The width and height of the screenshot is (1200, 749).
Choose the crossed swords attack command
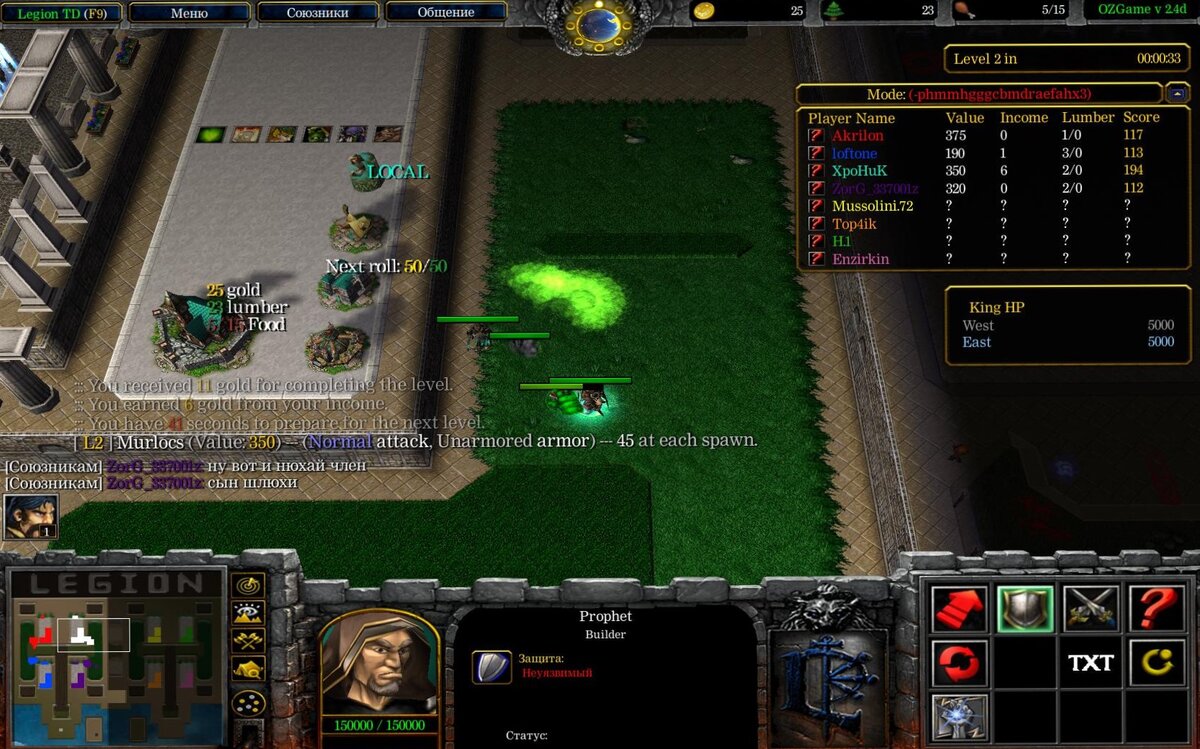[x=1091, y=608]
